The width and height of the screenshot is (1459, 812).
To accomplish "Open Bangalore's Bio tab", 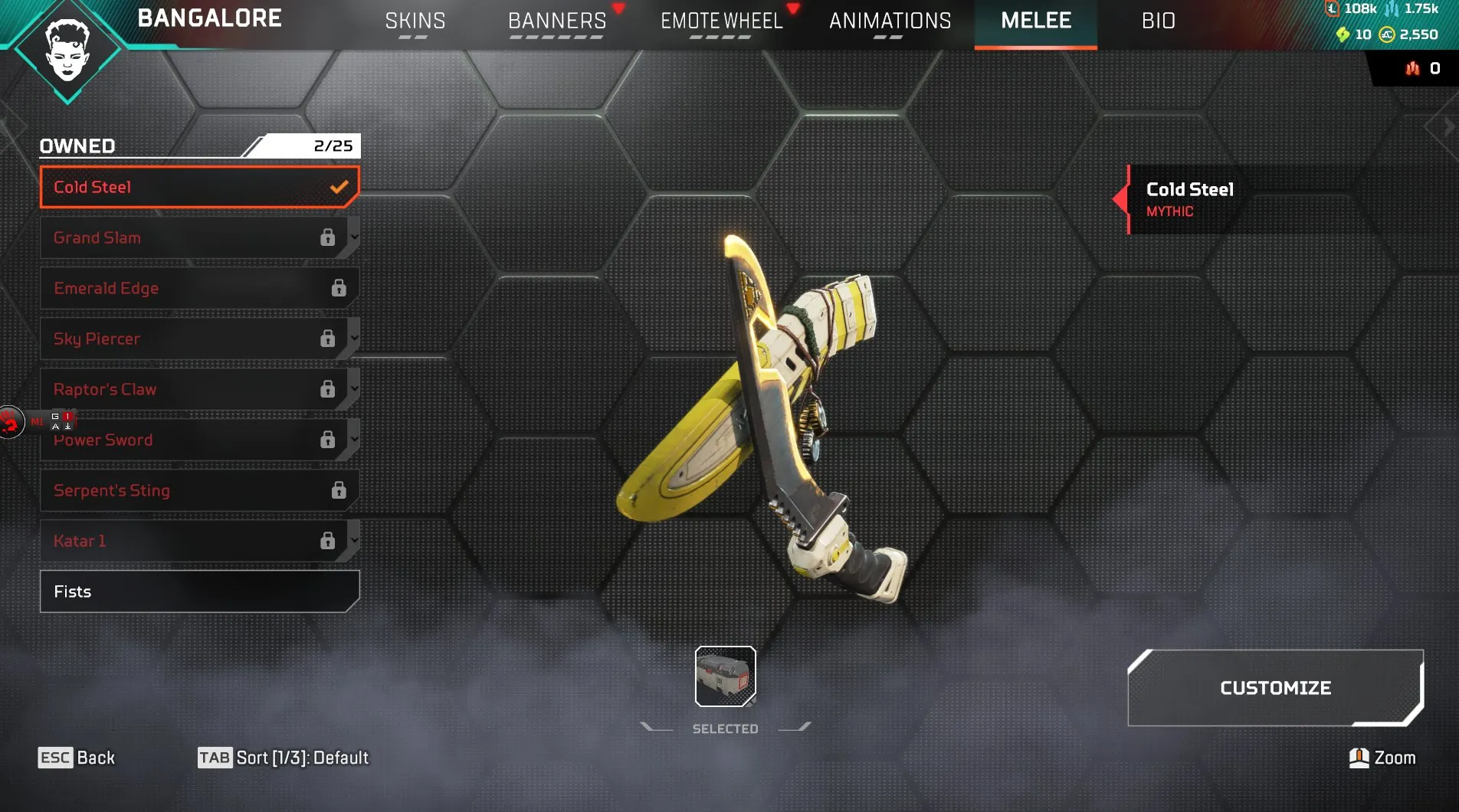I will pos(1158,21).
